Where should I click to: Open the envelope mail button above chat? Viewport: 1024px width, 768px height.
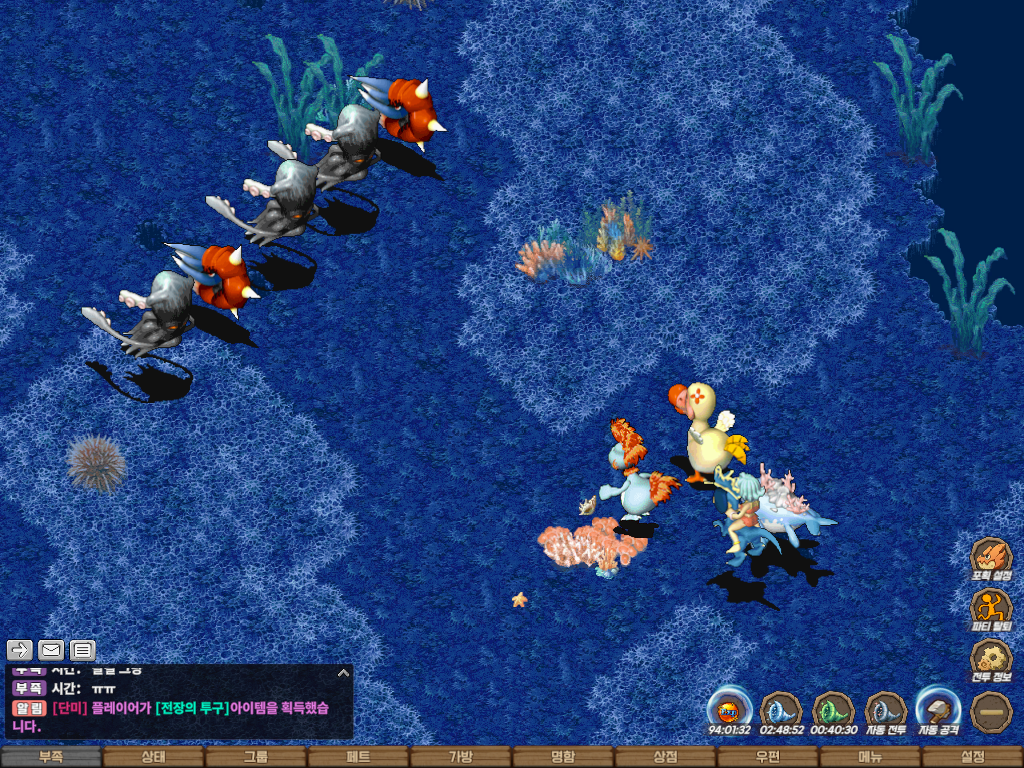point(51,650)
